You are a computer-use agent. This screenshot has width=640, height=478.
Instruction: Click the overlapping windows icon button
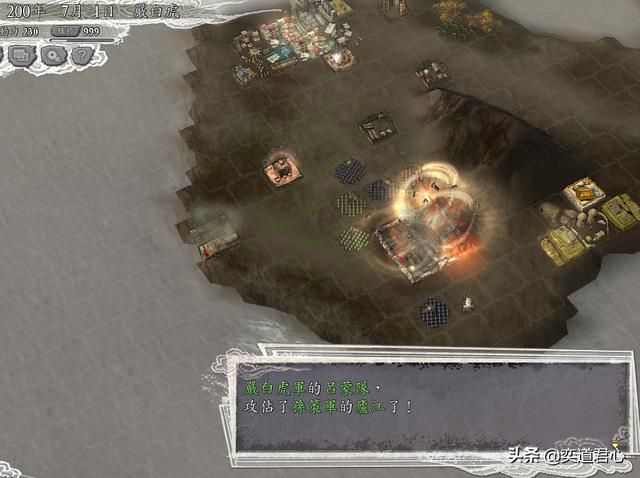click(20, 56)
